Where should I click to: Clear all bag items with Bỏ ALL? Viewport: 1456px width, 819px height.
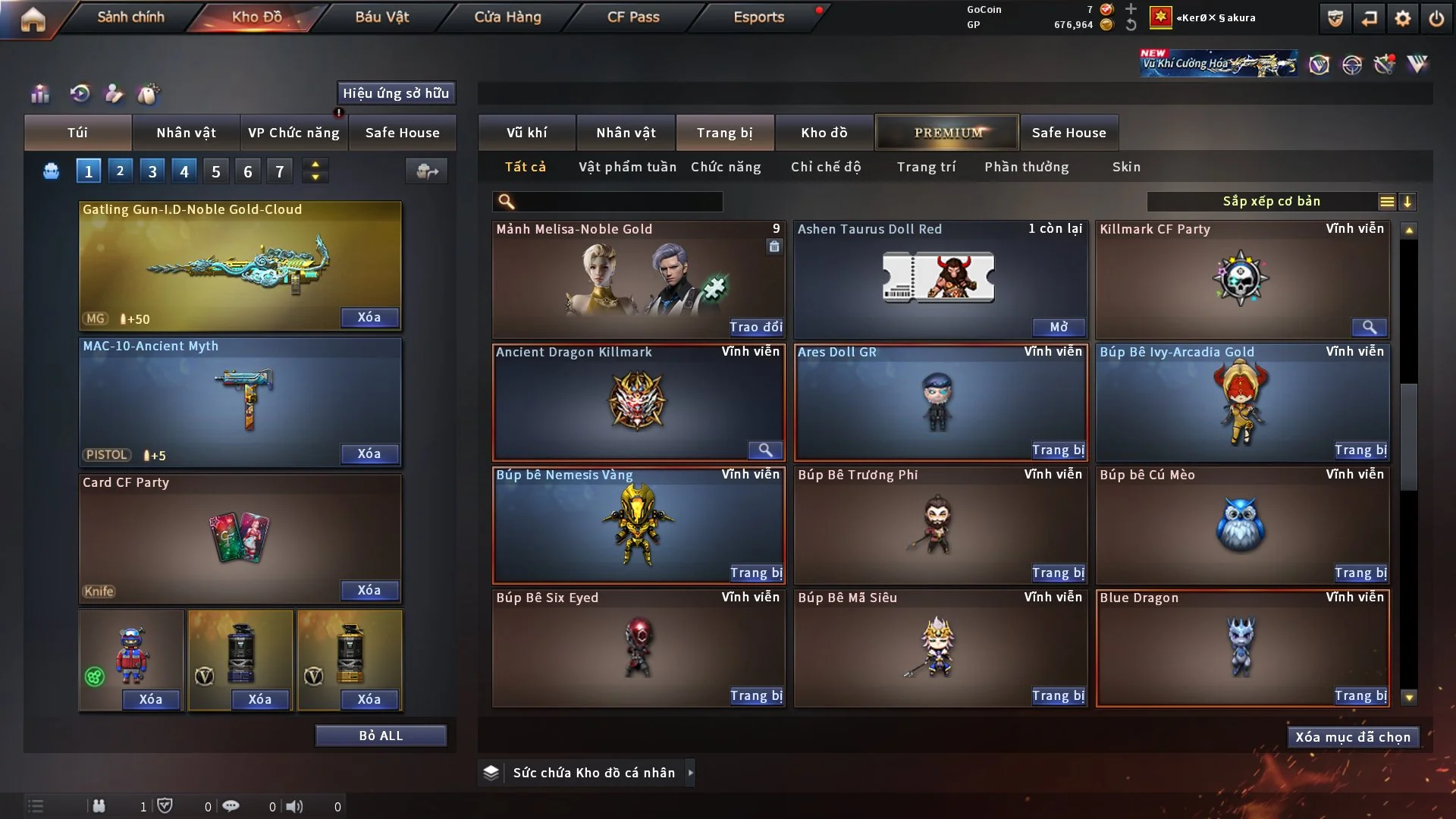[381, 736]
